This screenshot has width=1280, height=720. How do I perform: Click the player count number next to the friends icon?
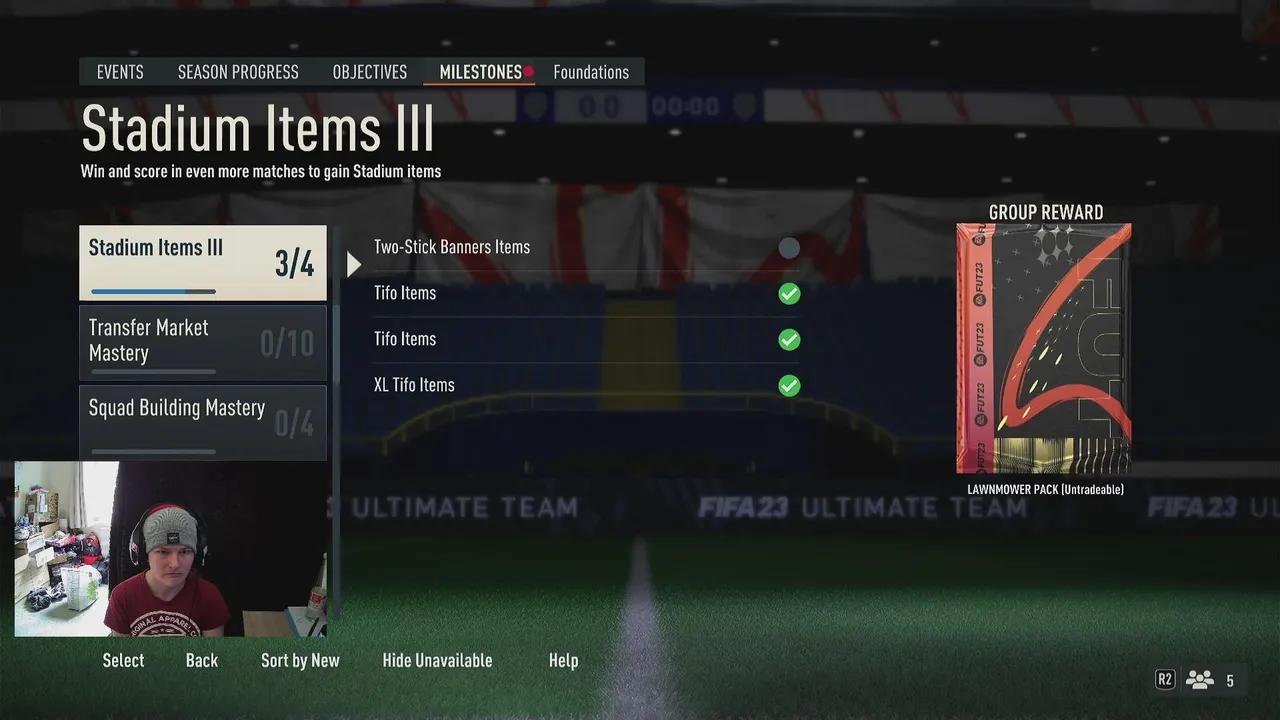point(1229,680)
